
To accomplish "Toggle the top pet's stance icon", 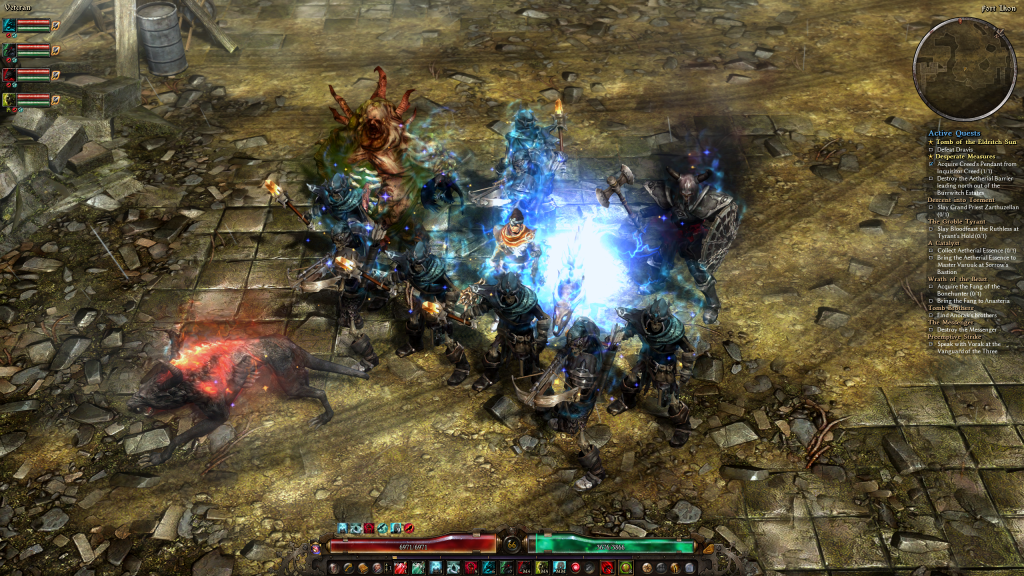I will [56, 24].
